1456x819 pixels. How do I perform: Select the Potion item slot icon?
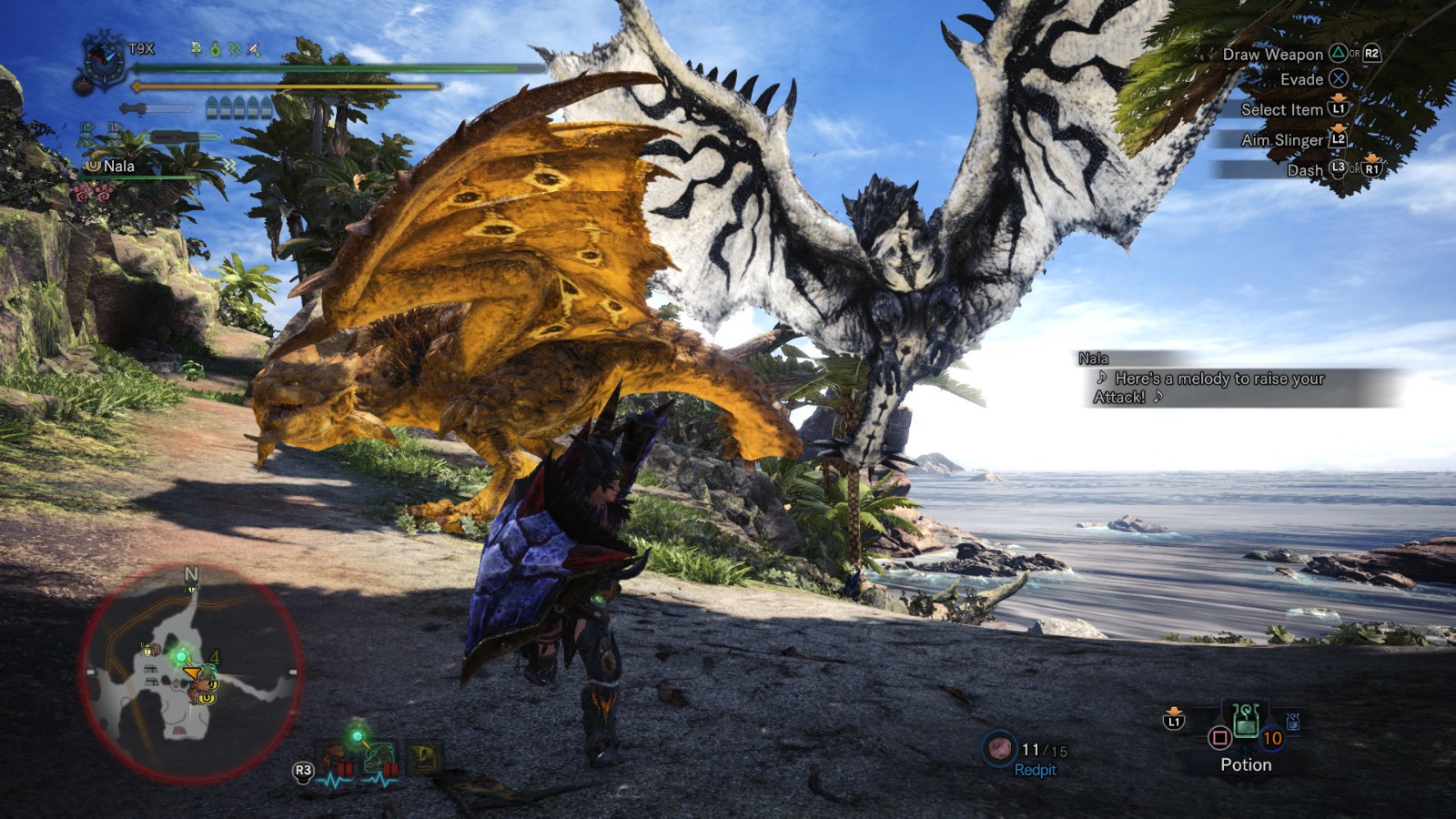(x=1247, y=725)
